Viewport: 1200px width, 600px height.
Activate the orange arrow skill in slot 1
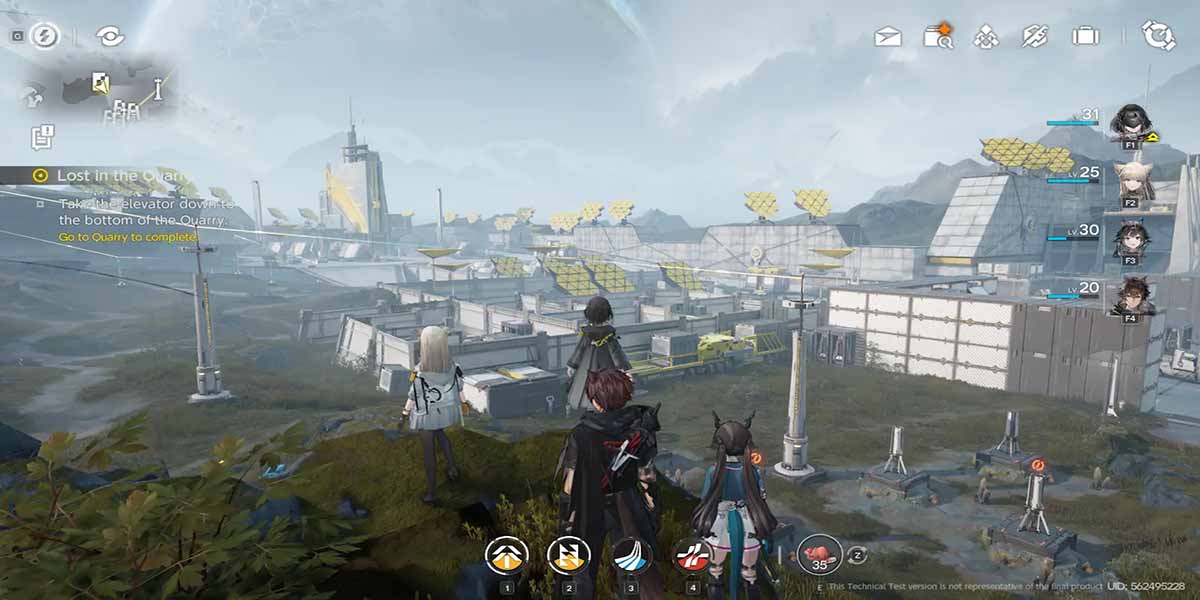pos(507,555)
